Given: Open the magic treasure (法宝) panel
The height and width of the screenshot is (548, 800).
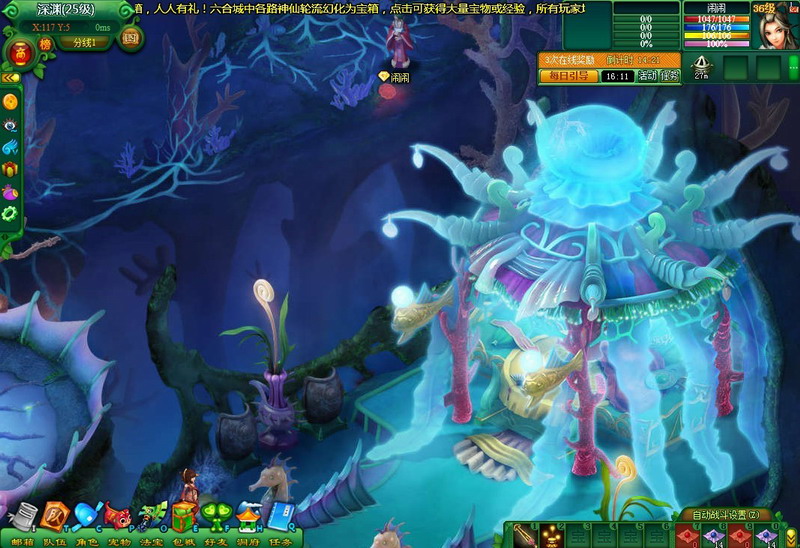Looking at the screenshot, I should [151, 516].
